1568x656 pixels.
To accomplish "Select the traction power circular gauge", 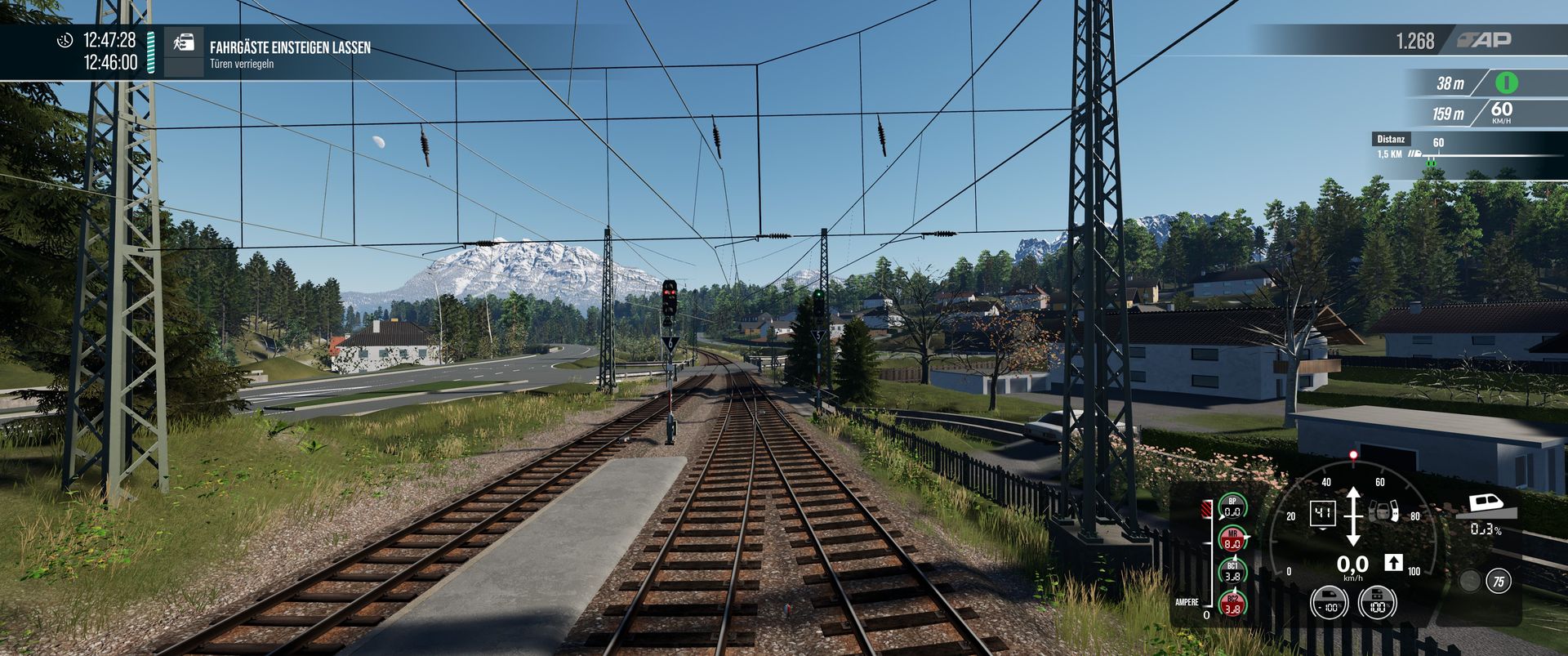I will coord(1329,604).
